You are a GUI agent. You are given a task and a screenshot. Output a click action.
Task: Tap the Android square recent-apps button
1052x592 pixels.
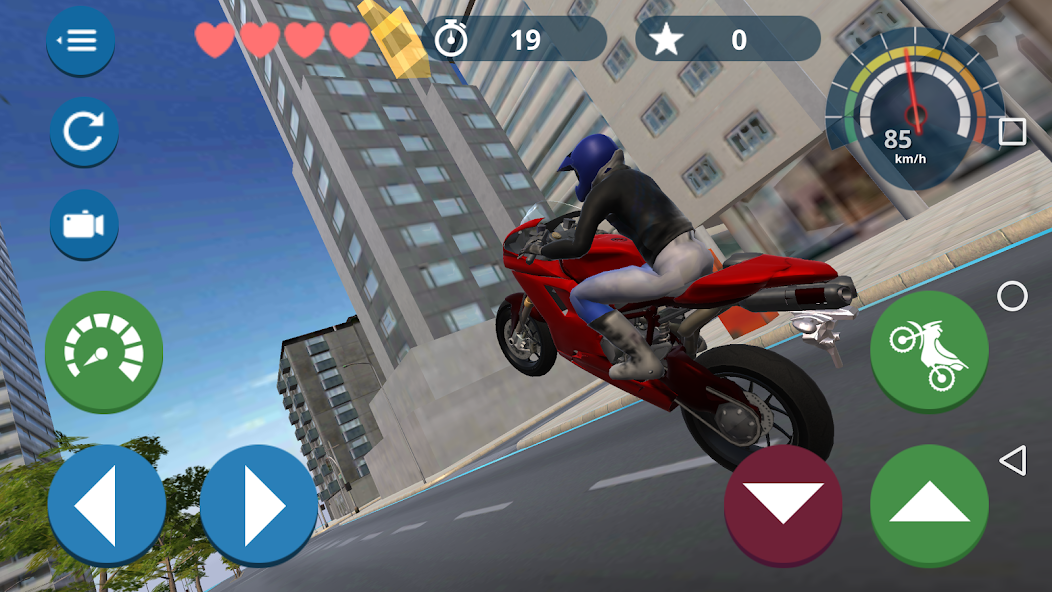click(1012, 132)
